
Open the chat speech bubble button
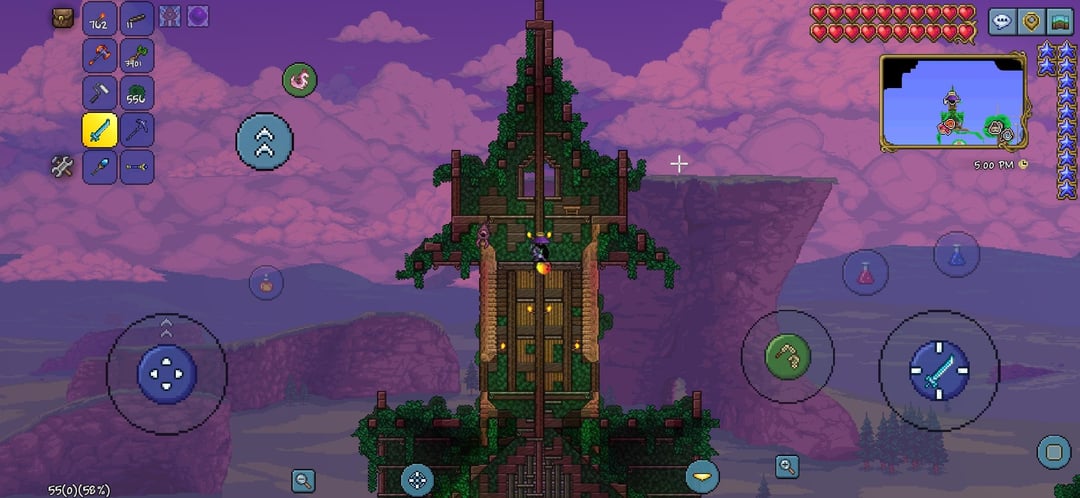click(1002, 21)
